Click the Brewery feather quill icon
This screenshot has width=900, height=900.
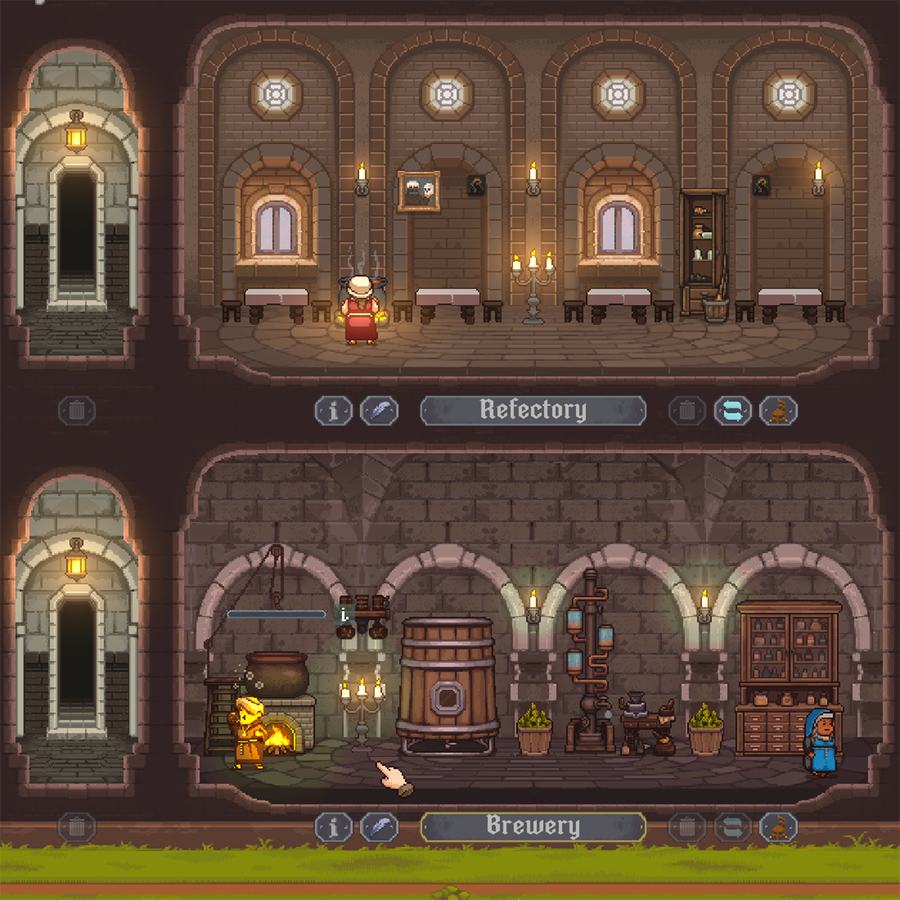[379, 827]
